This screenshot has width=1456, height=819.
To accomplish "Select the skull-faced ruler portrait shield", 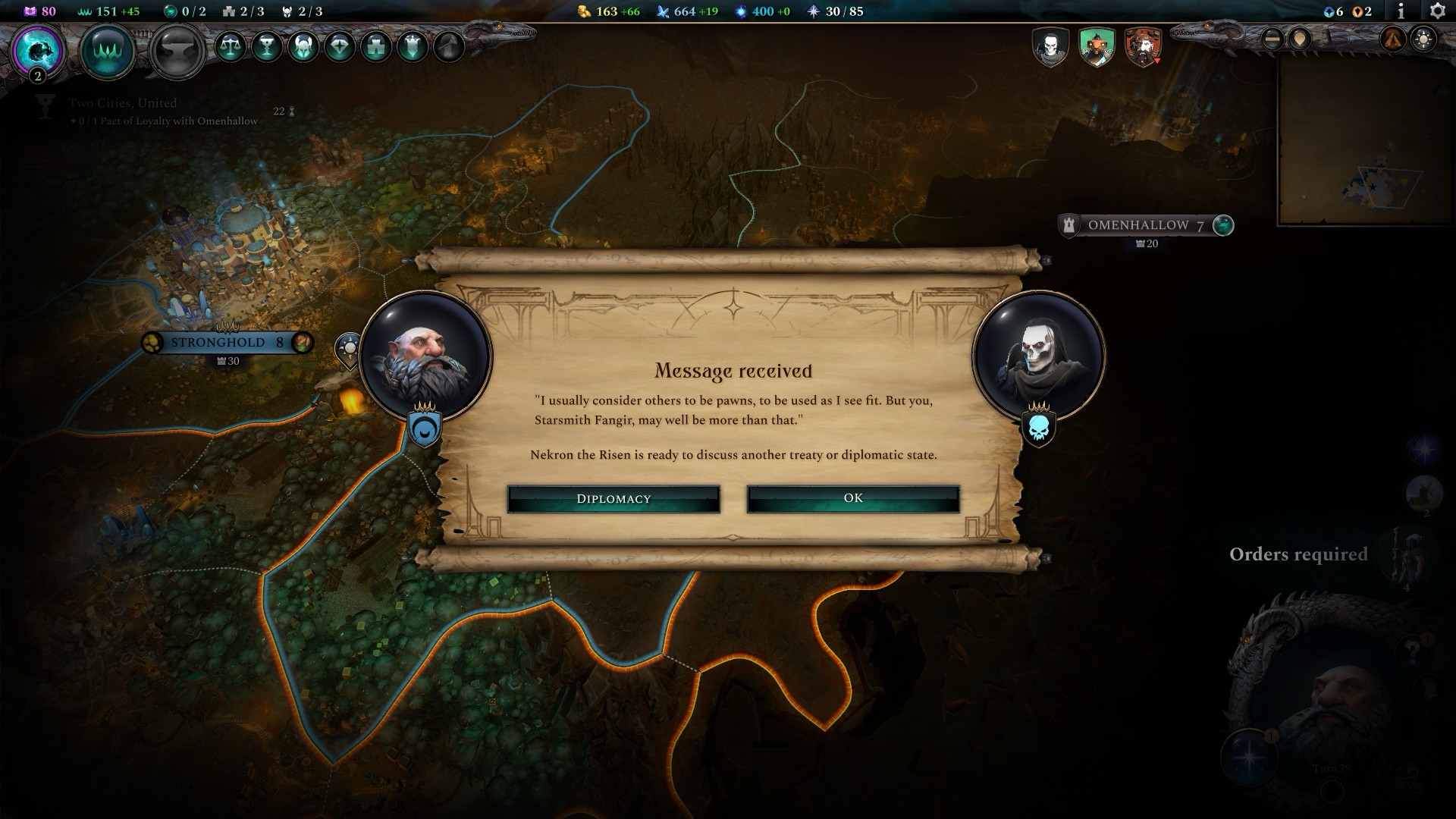I will coord(1050,47).
